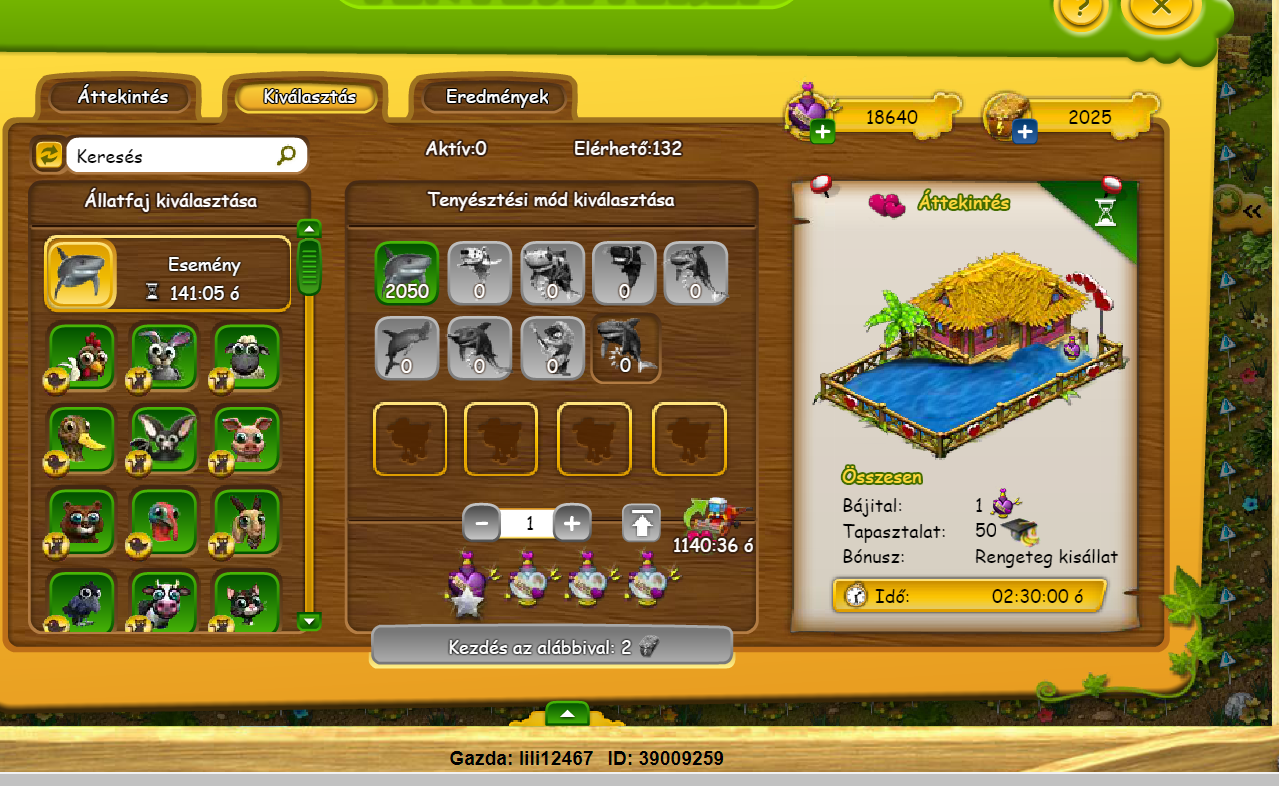Click into the Keresés search field
Image resolution: width=1279 pixels, height=786 pixels.
coord(170,156)
